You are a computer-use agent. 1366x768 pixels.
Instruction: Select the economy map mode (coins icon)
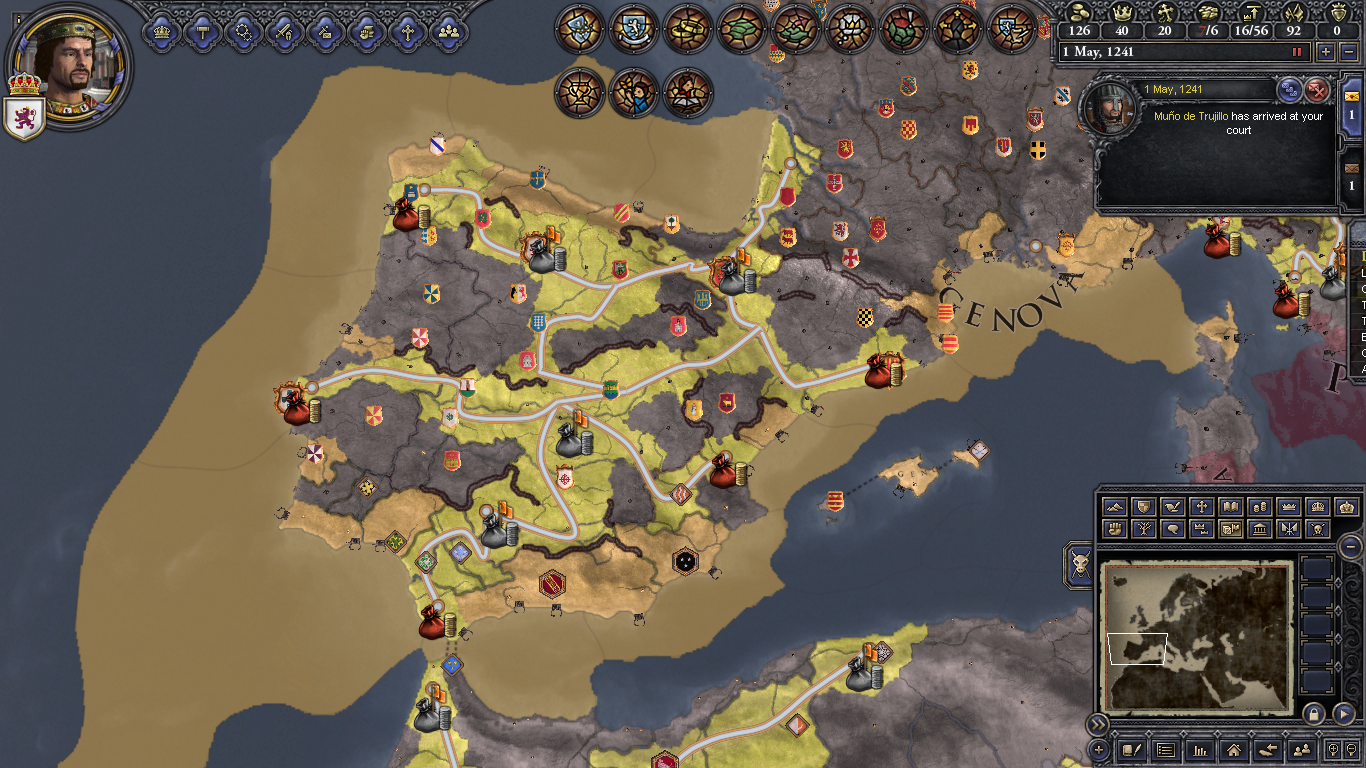pyautogui.click(x=1261, y=507)
